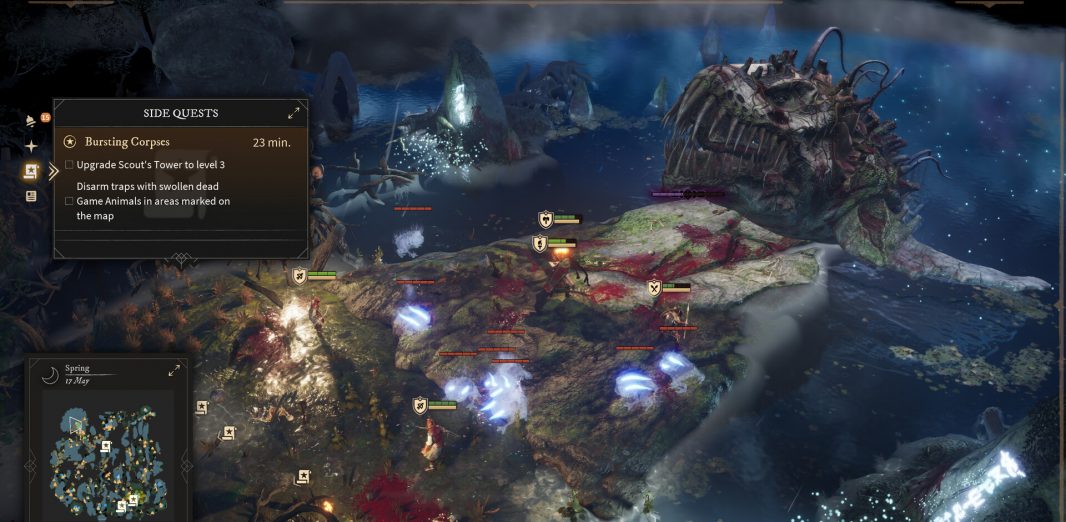
Task: Expand the minimap to full size
Action: (174, 370)
